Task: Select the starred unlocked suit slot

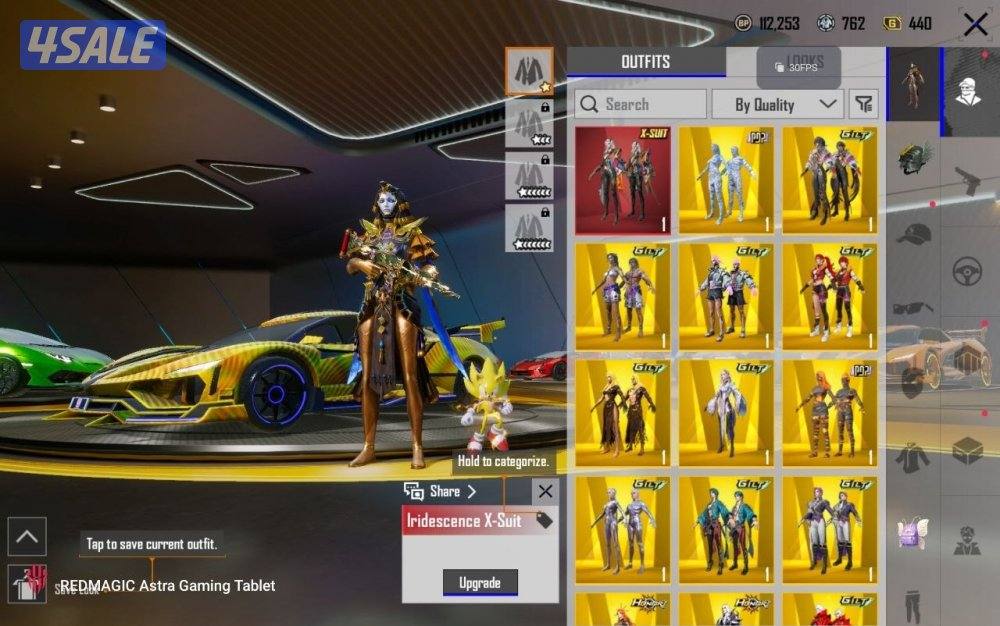Action: (529, 70)
